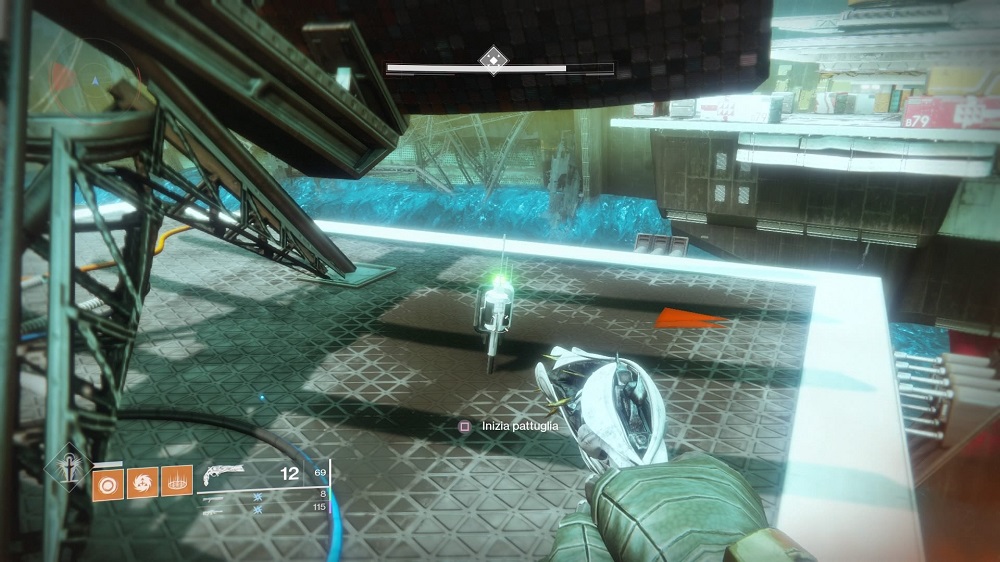Select the equipped hand cannon weapon icon

pyautogui.click(x=225, y=475)
